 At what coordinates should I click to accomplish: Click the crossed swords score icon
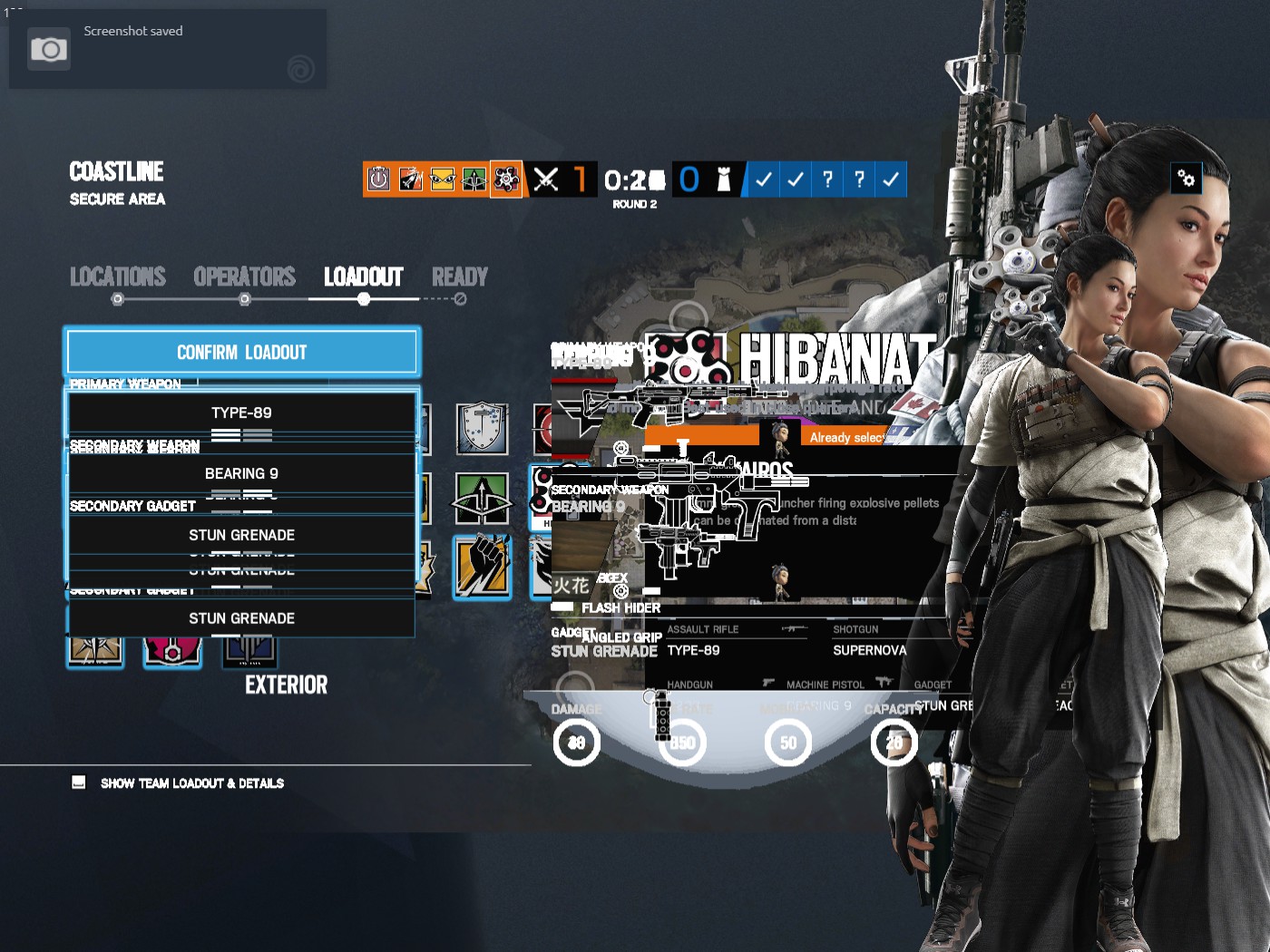click(x=549, y=180)
